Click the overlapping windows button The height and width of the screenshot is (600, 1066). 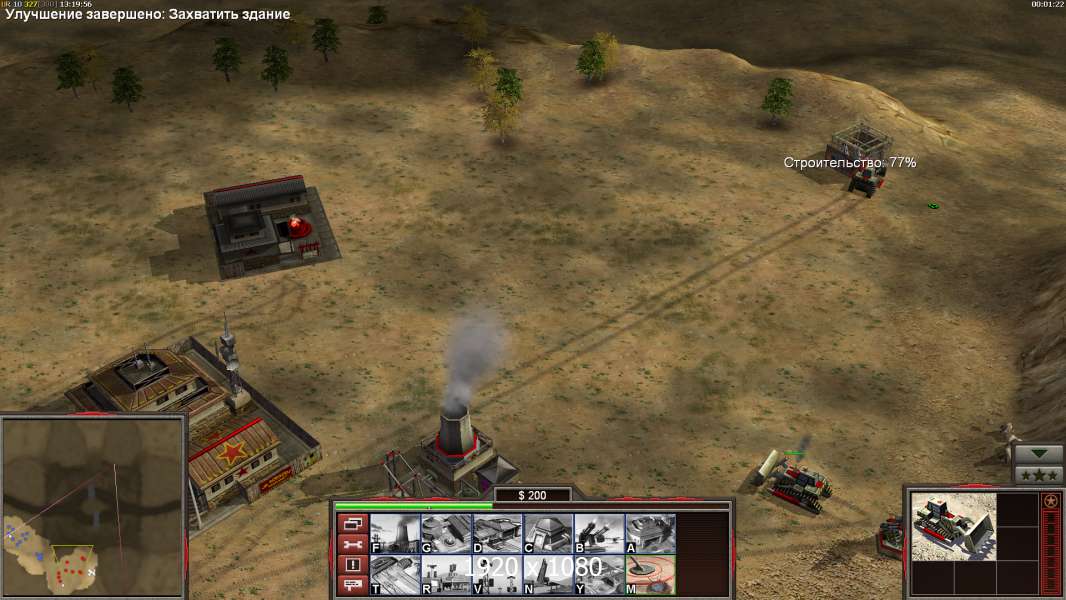[352, 523]
